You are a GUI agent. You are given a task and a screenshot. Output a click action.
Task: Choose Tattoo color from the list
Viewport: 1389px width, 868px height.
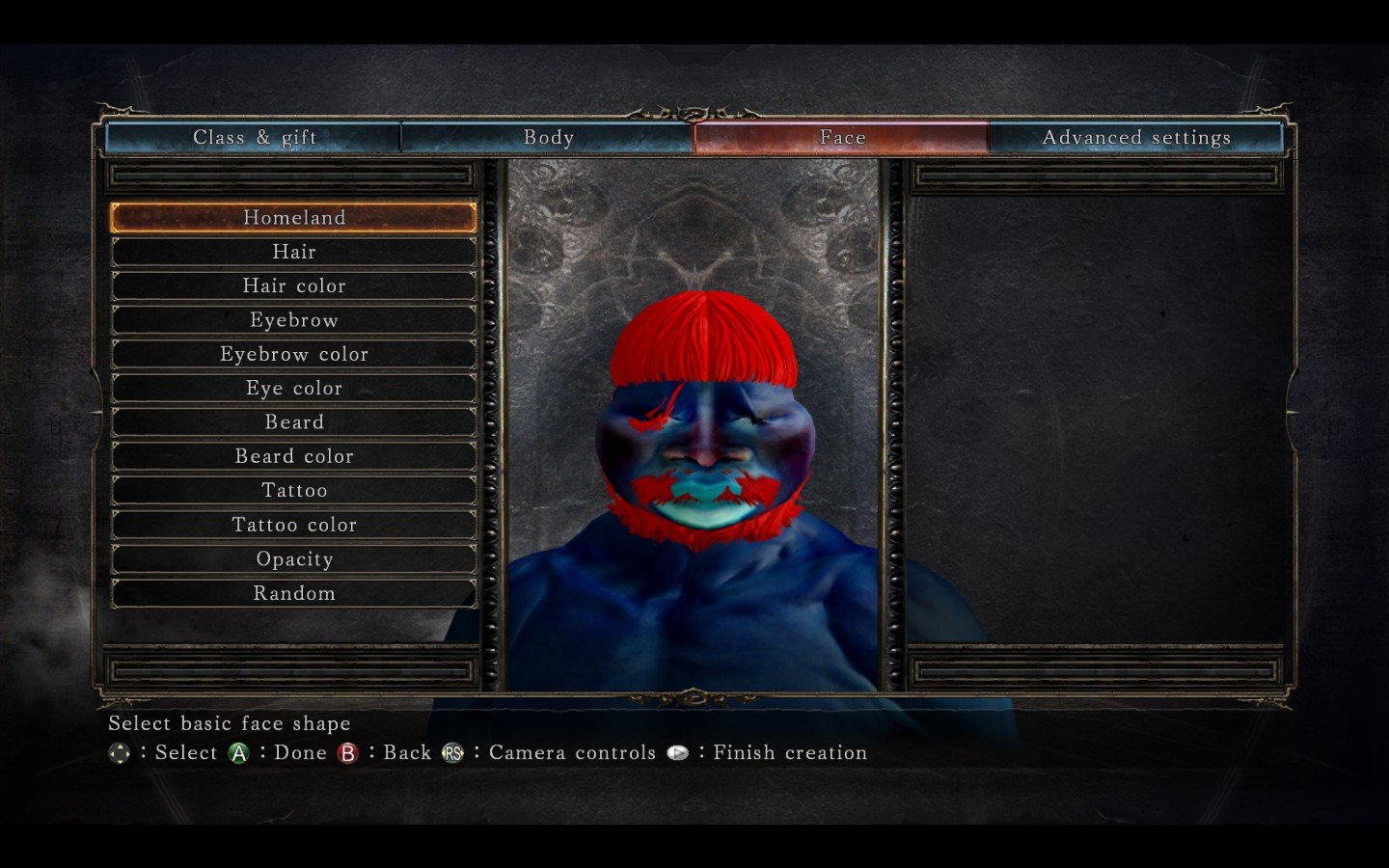click(294, 526)
